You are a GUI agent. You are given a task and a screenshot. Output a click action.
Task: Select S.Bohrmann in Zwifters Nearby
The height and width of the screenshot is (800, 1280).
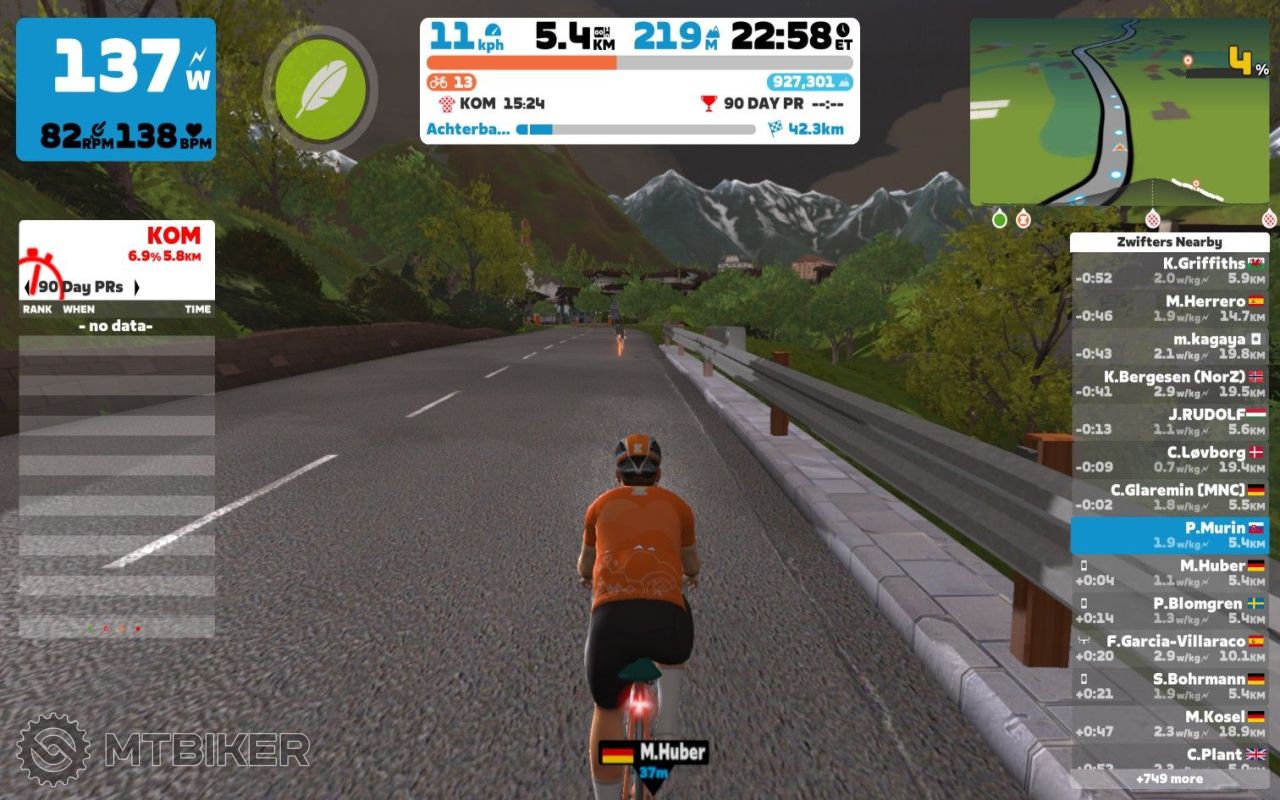(x=1169, y=686)
